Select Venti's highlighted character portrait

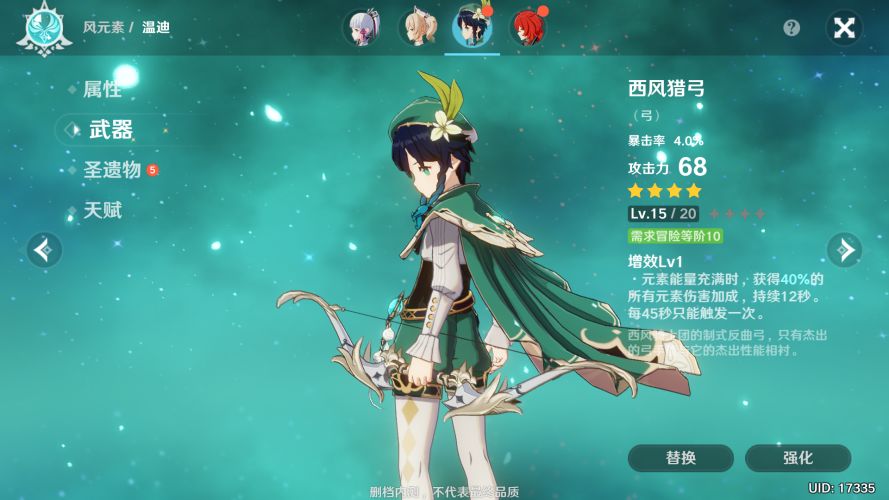click(x=472, y=28)
